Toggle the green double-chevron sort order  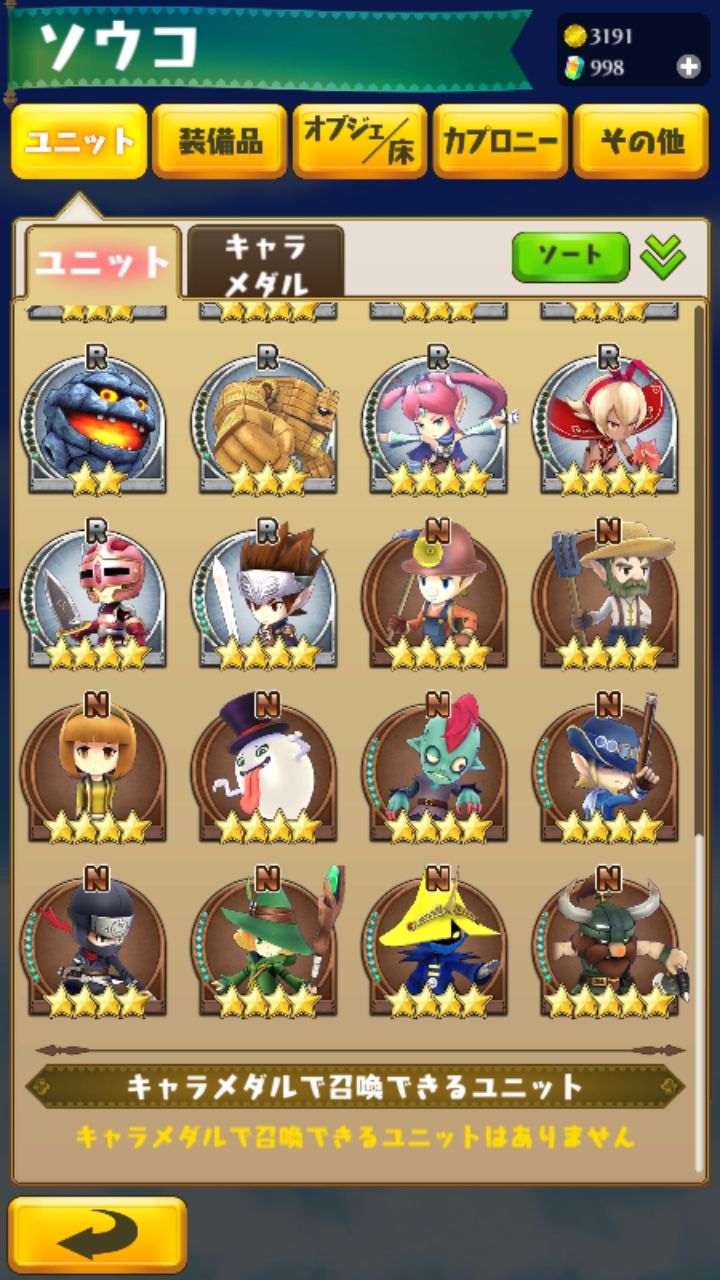663,257
